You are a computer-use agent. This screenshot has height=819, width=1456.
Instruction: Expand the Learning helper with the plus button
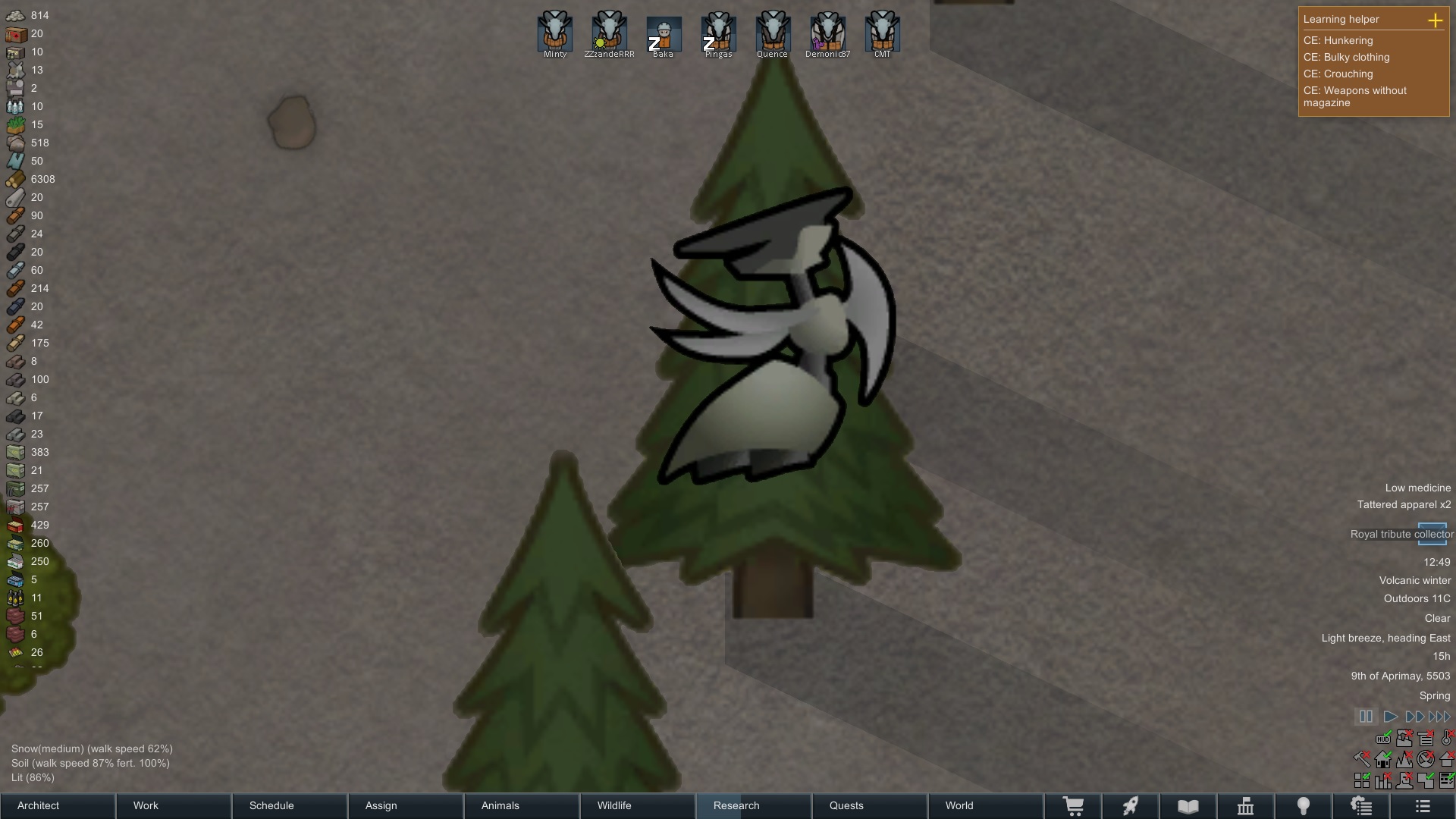(1436, 20)
